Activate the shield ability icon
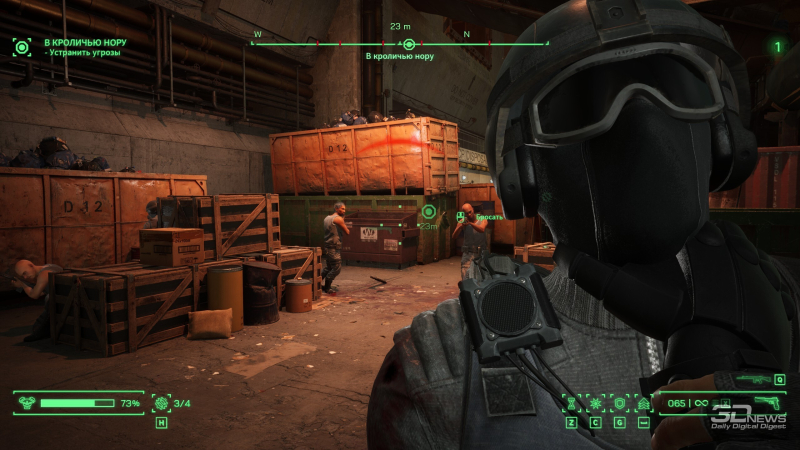 [x=619, y=403]
